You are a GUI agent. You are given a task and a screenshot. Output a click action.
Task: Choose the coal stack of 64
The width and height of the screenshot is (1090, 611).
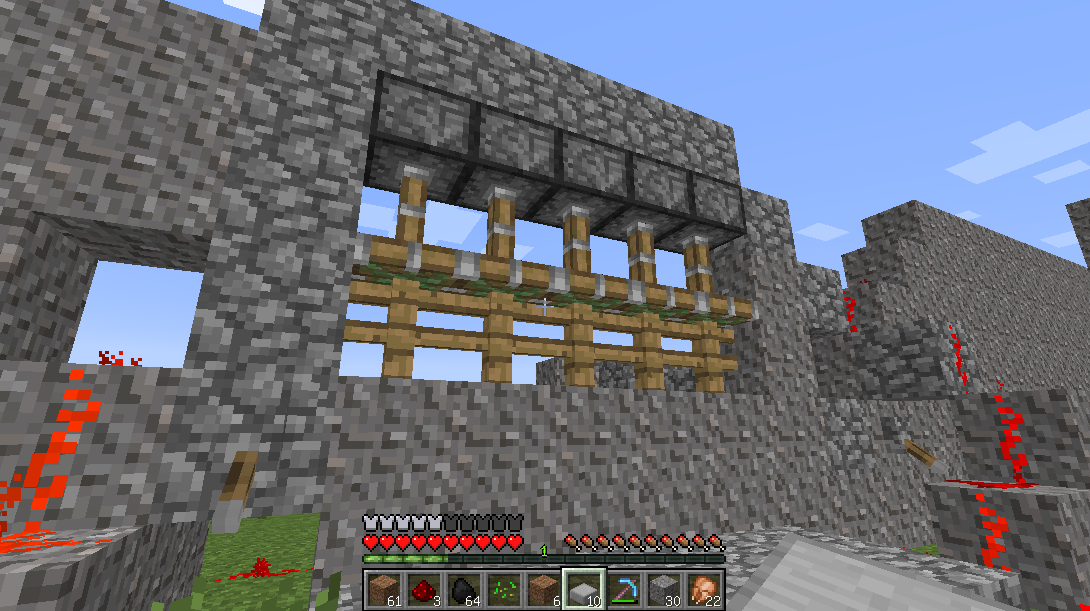tap(462, 588)
